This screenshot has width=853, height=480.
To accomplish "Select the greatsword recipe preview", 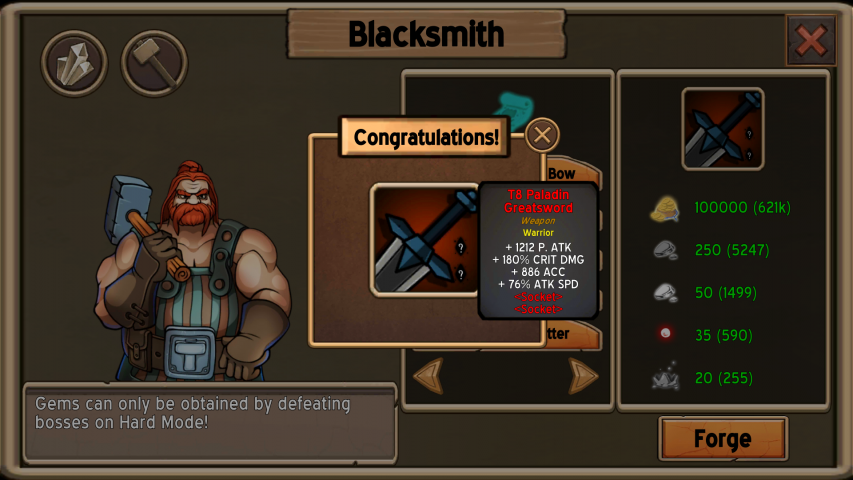I will pyautogui.click(x=722, y=129).
